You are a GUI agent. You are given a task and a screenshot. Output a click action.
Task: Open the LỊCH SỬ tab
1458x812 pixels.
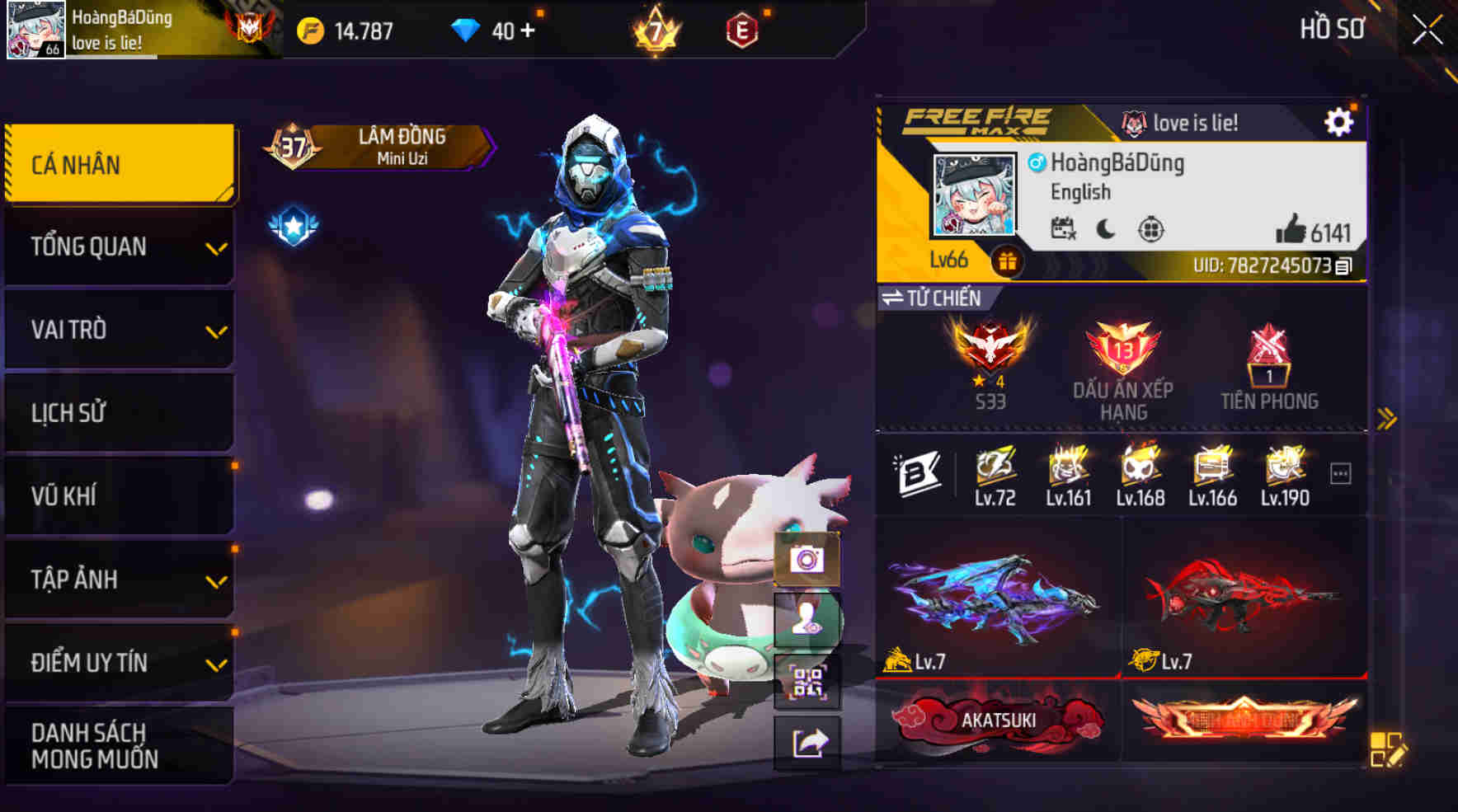tap(119, 412)
